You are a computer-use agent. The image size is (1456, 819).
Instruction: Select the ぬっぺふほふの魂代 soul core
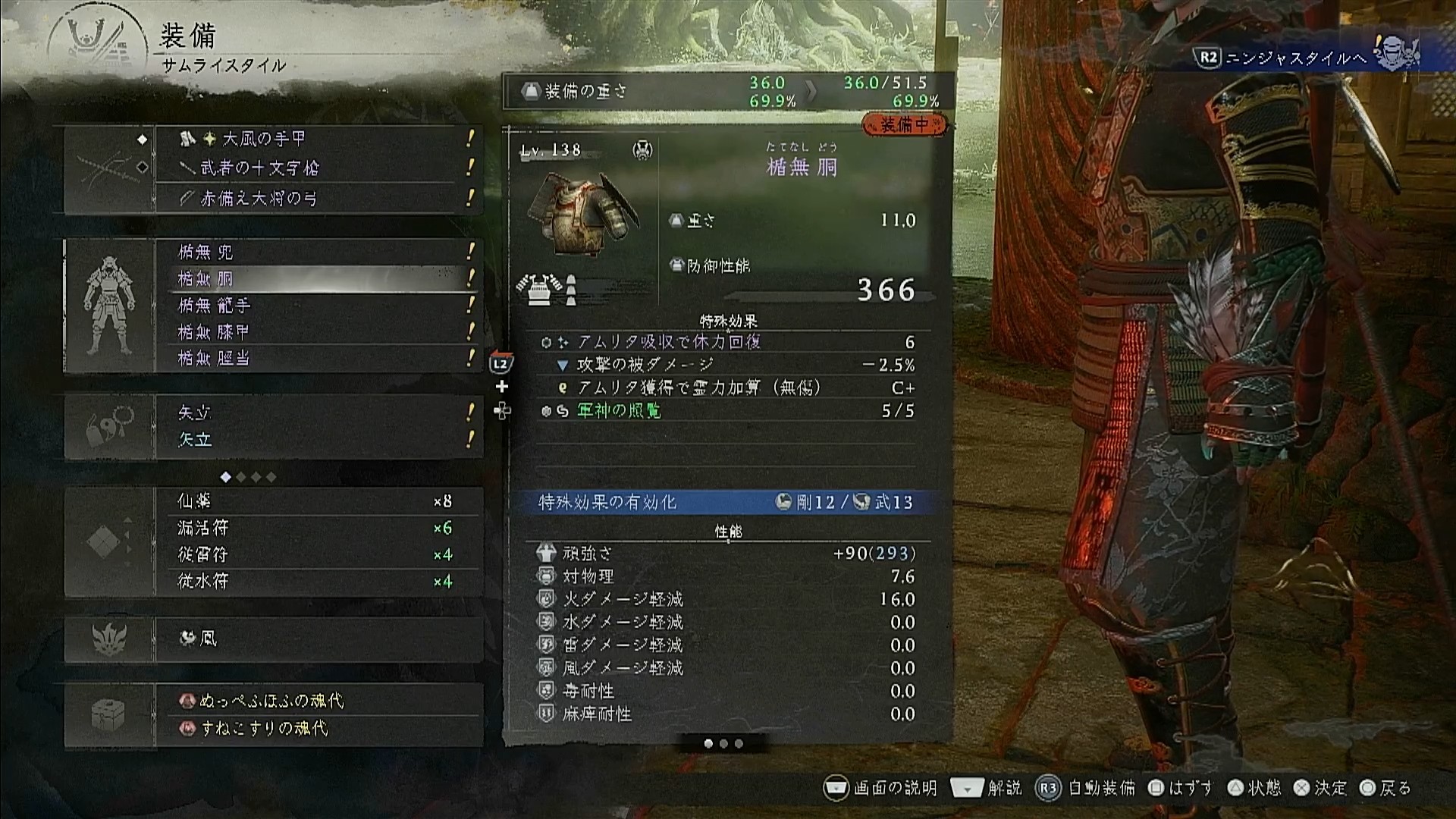317,701
